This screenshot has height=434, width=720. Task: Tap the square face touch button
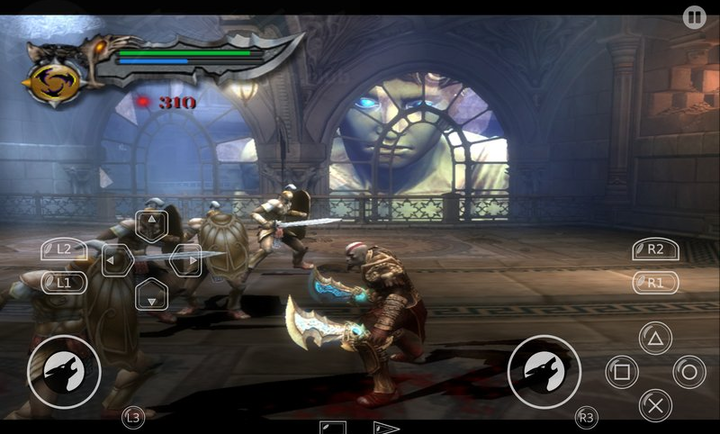click(x=621, y=373)
